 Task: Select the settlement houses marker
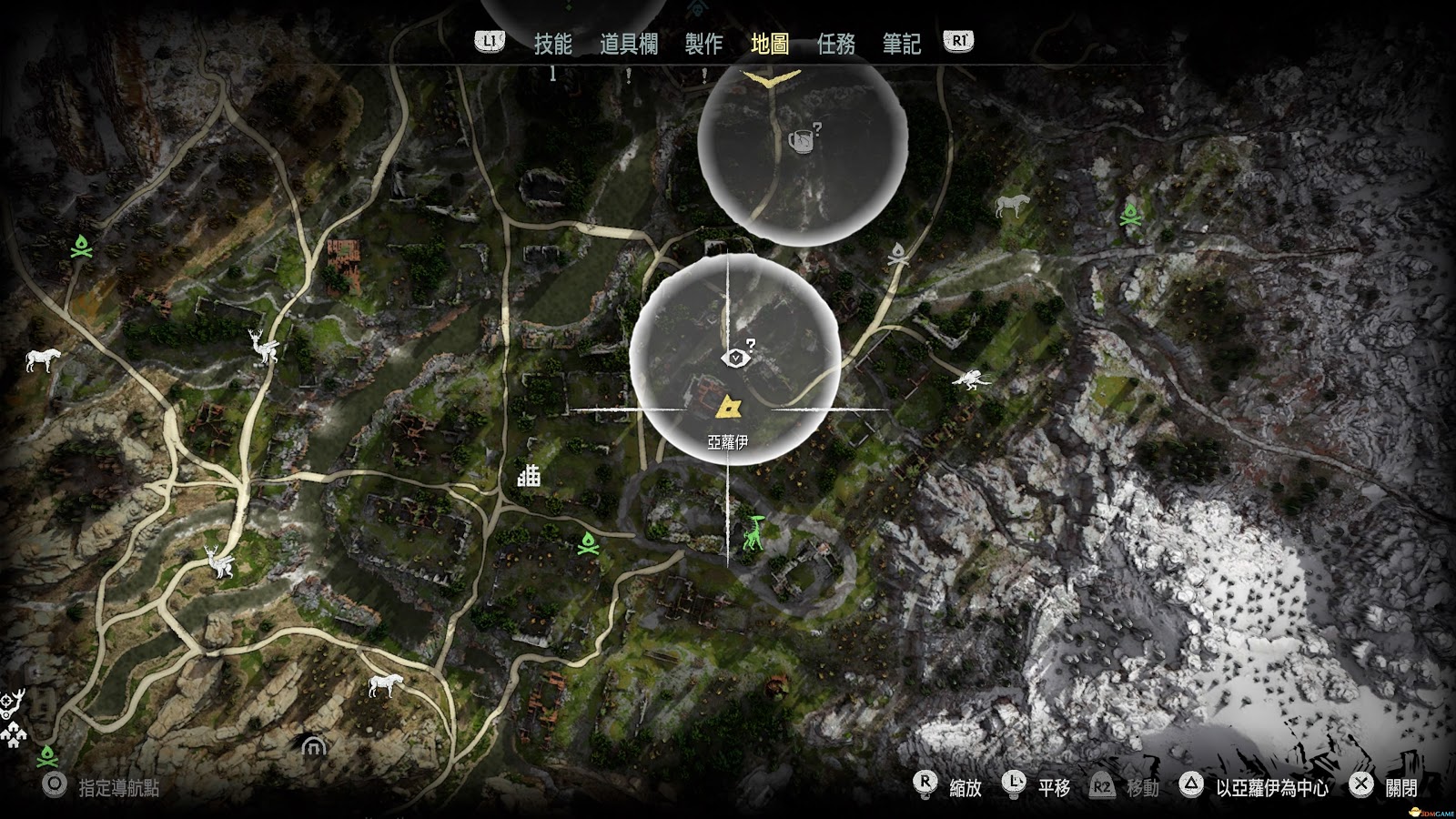coord(15,734)
